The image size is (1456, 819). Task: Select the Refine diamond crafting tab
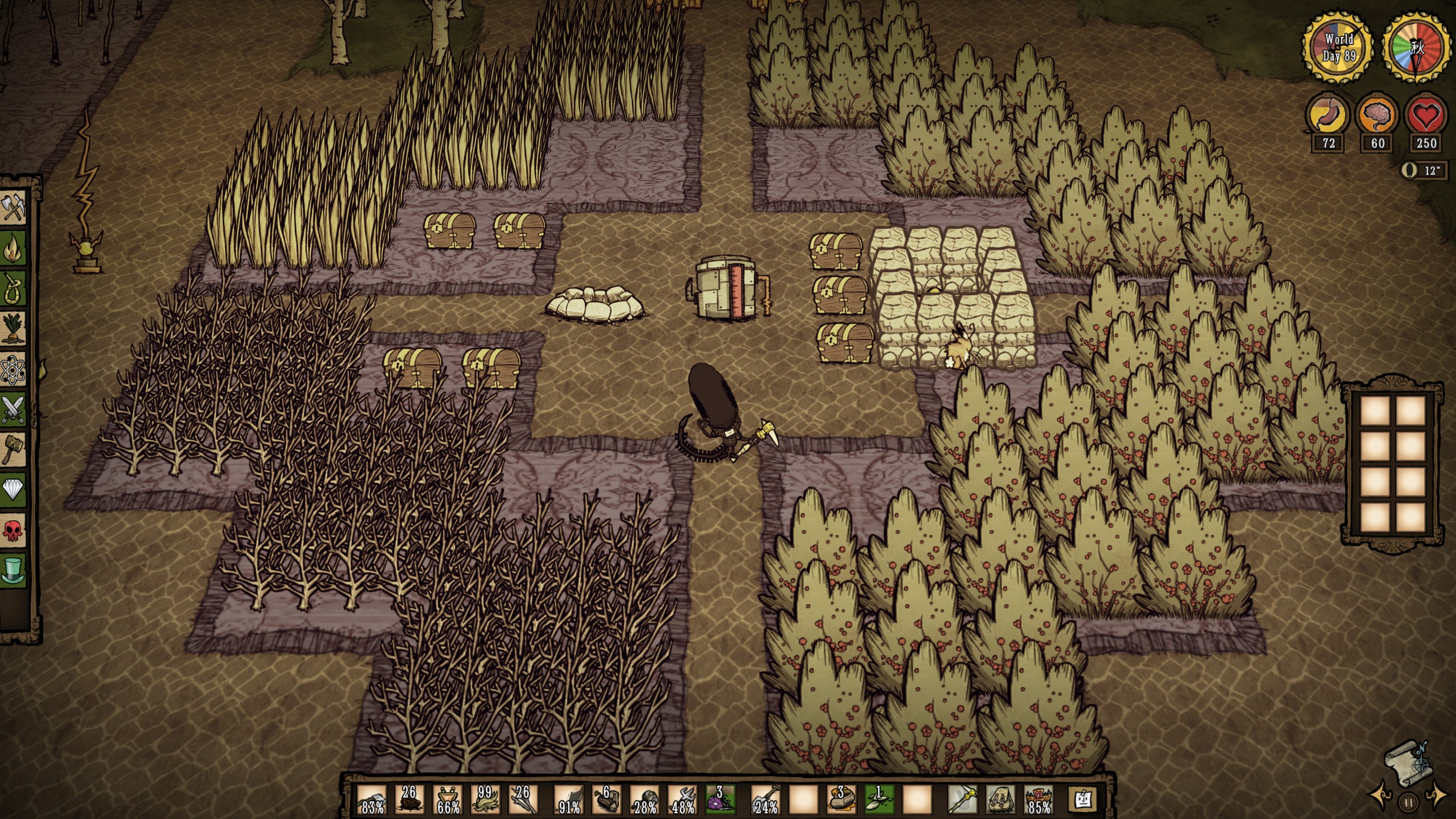[x=14, y=490]
